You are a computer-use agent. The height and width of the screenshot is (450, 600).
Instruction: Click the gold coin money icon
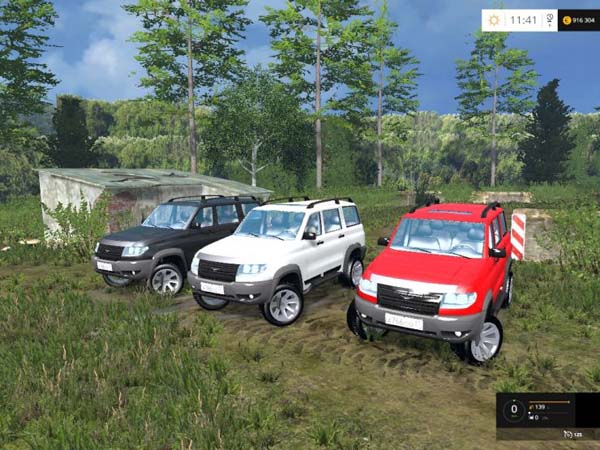coord(566,20)
